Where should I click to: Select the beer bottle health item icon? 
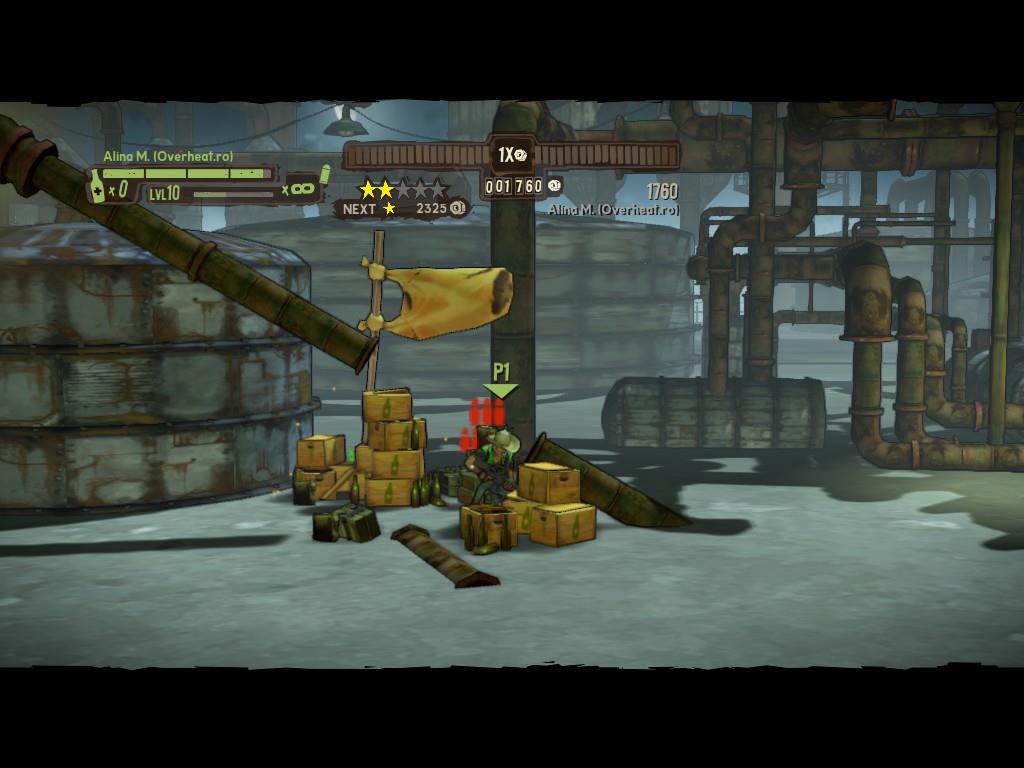tap(98, 186)
